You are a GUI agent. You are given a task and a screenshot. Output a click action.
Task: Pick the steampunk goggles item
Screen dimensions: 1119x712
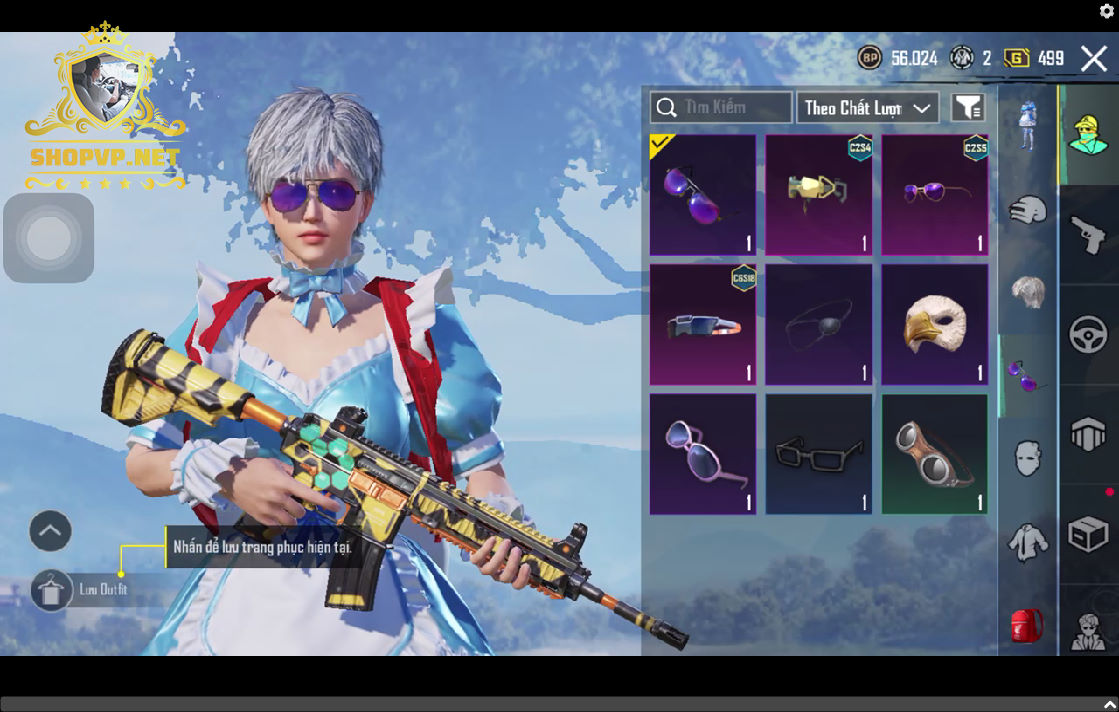pos(935,454)
